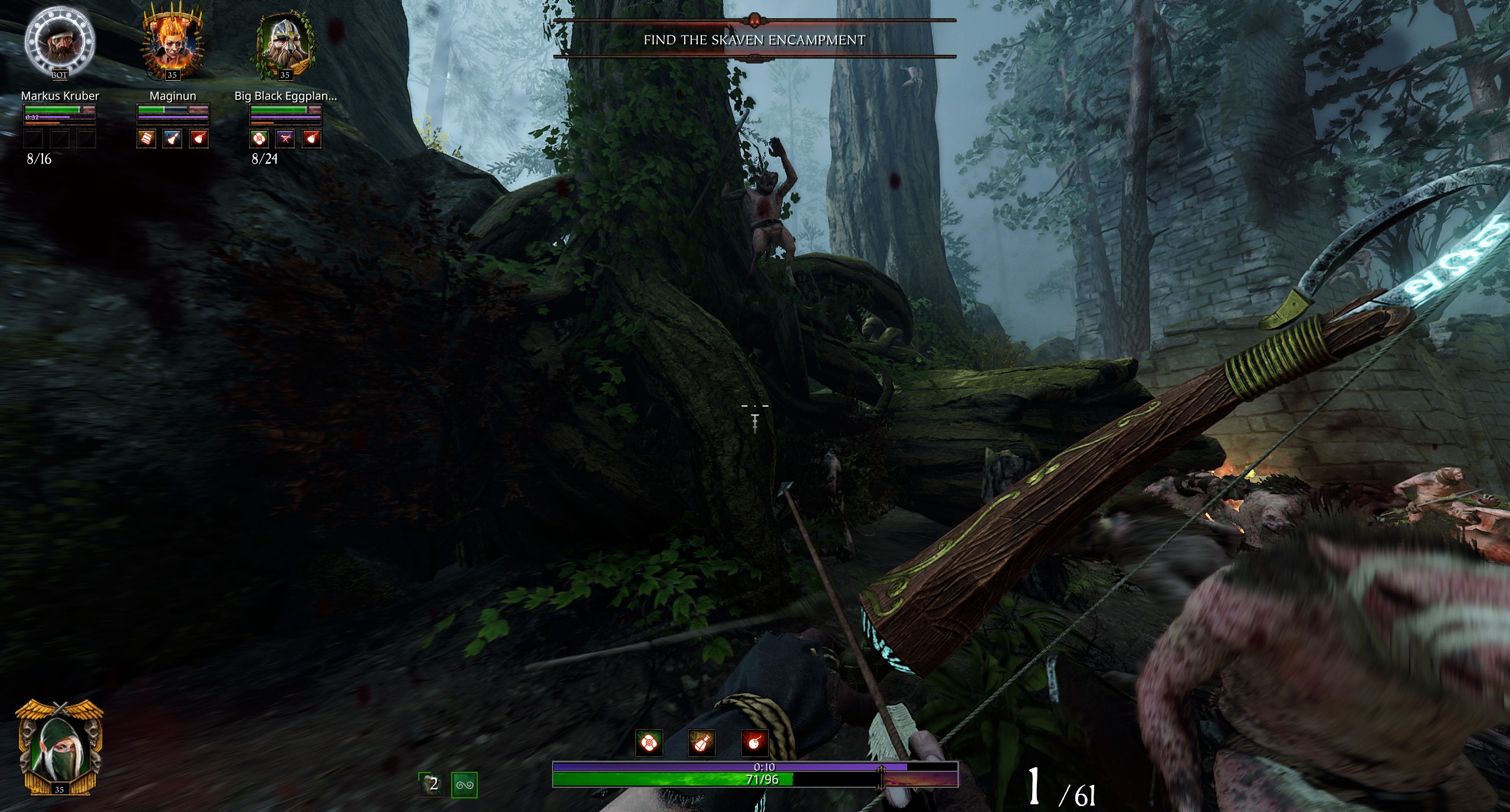This screenshot has height=812, width=1510.
Task: Click Maginun's red bomb icon
Action: click(x=199, y=139)
